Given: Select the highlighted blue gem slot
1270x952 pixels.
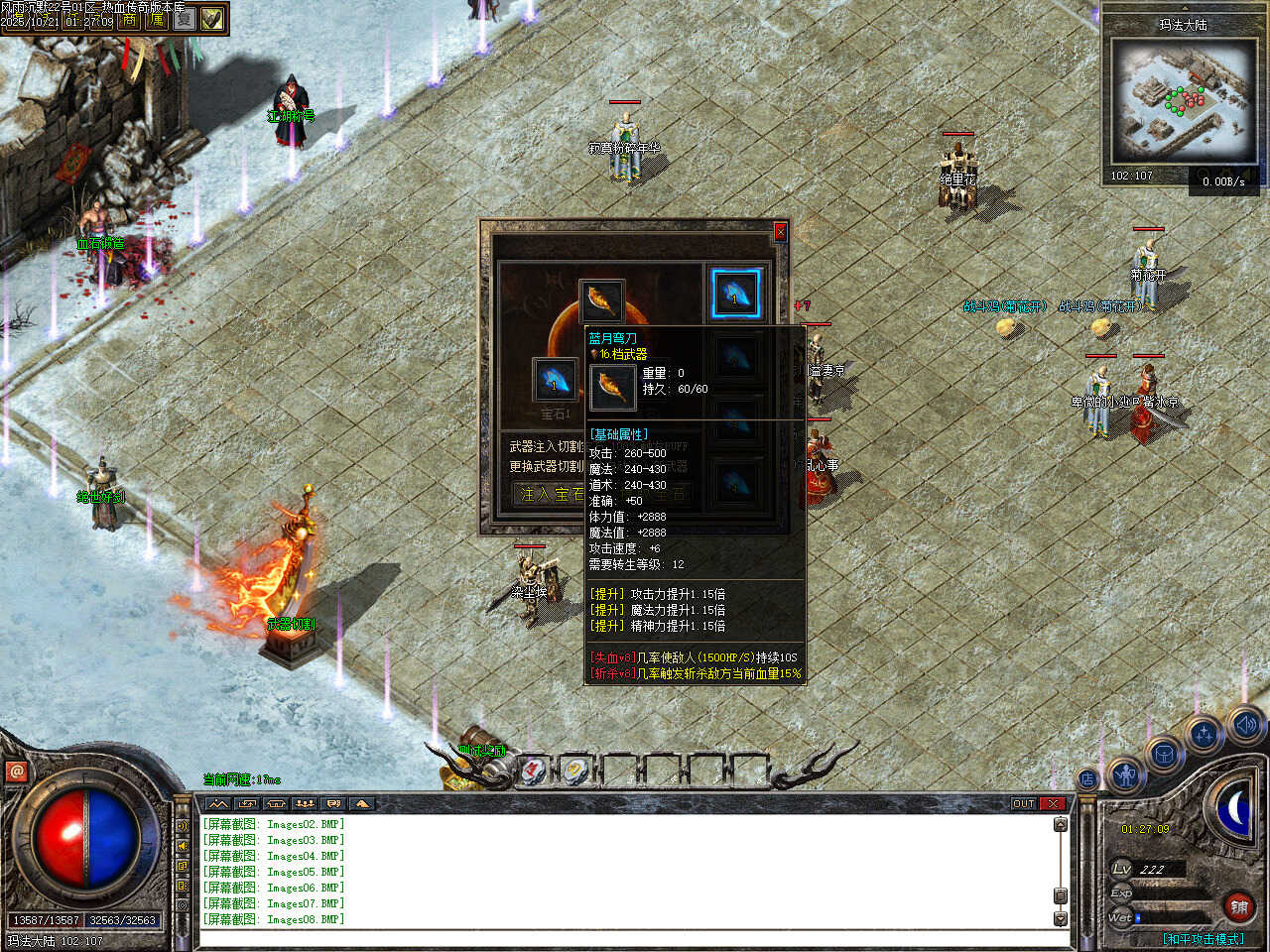Looking at the screenshot, I should click(x=735, y=294).
